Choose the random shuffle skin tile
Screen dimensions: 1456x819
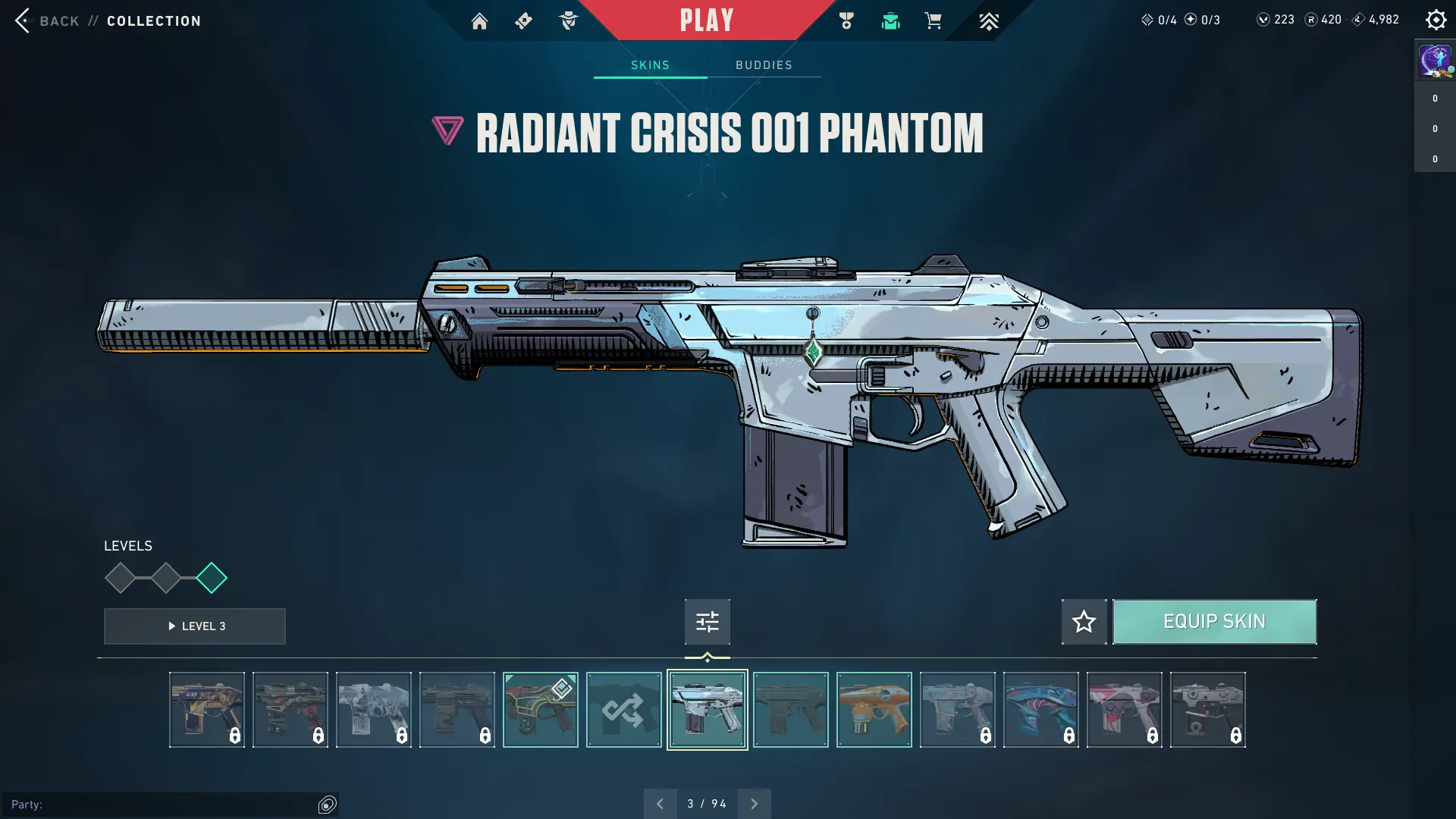point(623,710)
